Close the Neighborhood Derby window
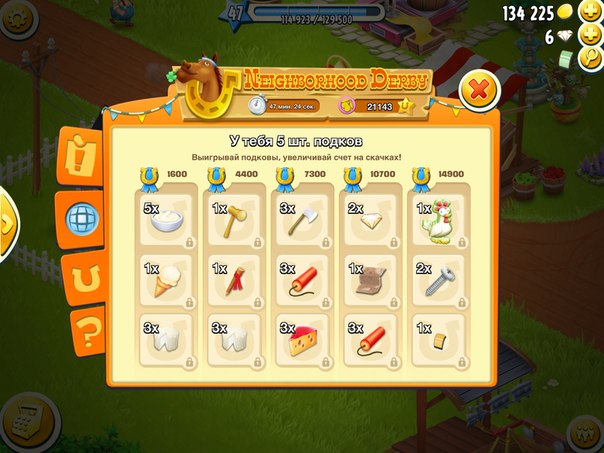Viewport: 604px width, 453px height. click(479, 91)
